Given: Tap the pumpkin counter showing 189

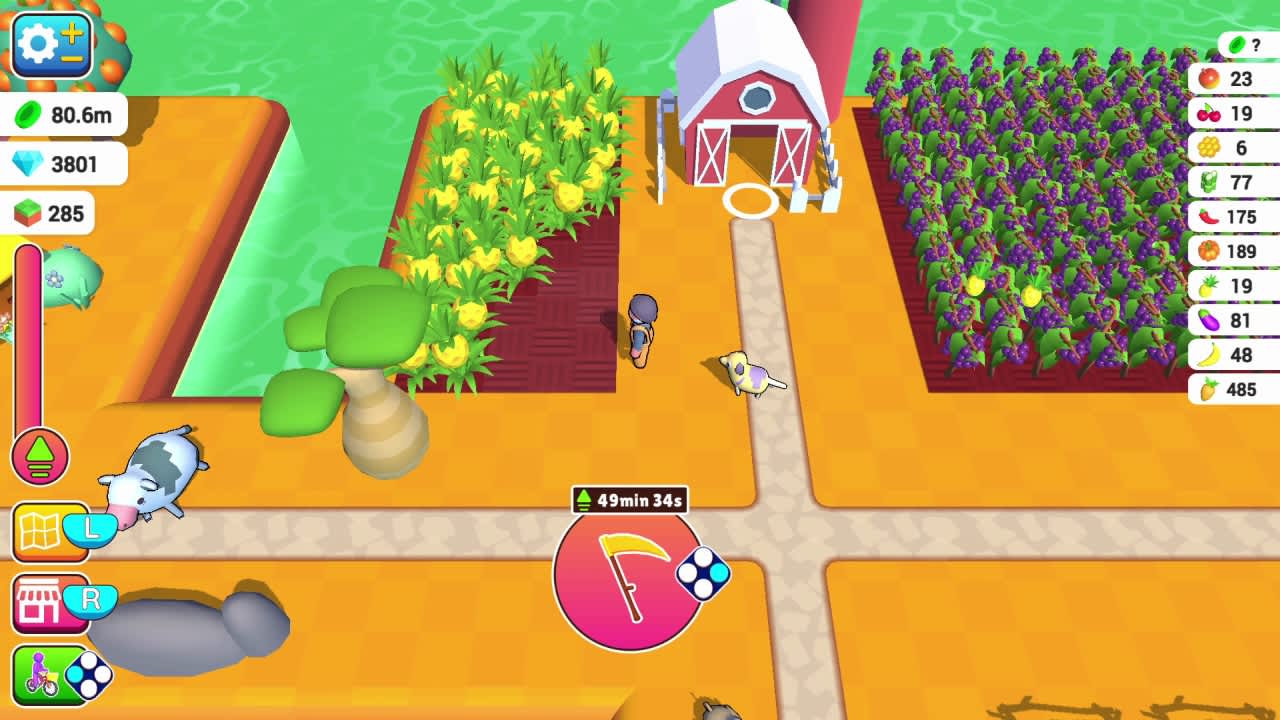Looking at the screenshot, I should point(1236,251).
